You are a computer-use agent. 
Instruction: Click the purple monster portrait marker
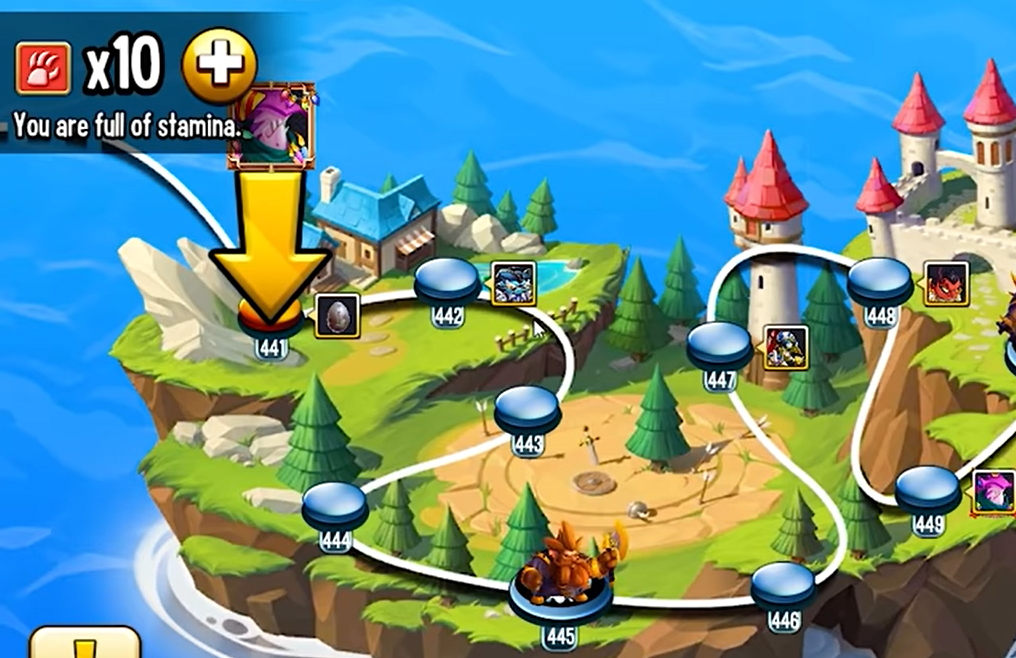(x=271, y=126)
